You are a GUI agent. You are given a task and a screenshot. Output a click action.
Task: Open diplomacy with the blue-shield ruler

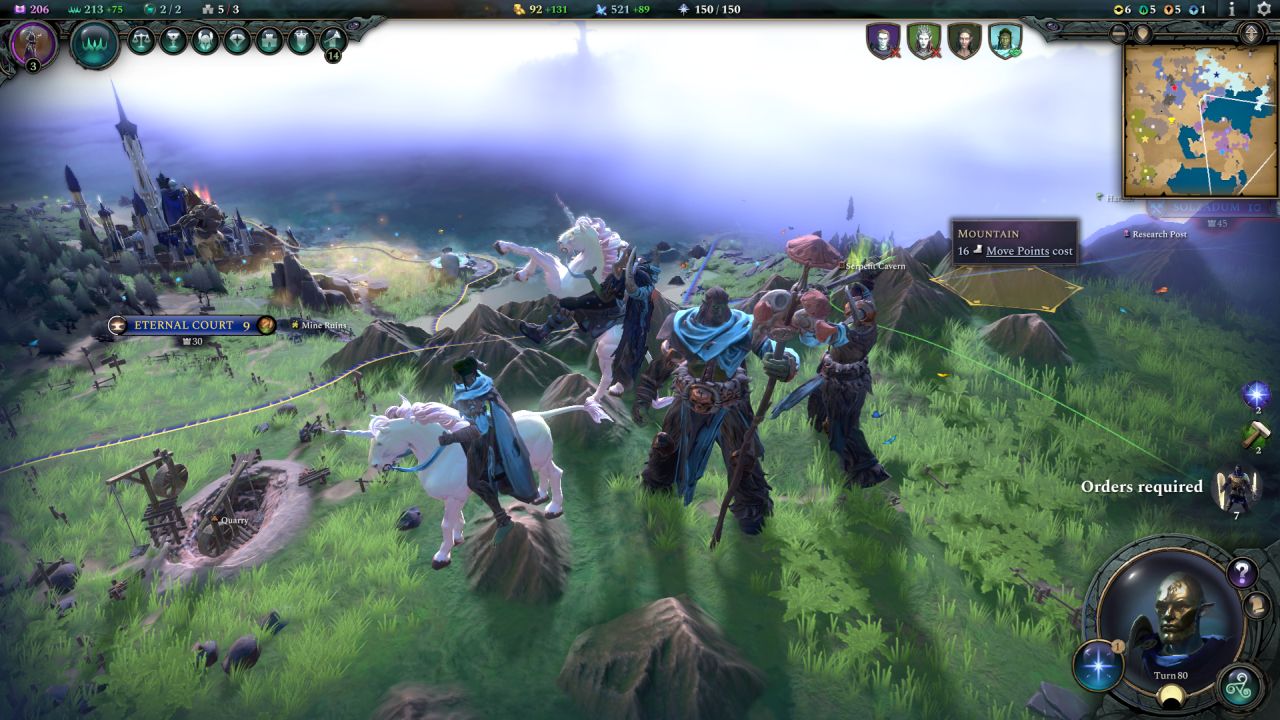[x=1004, y=41]
